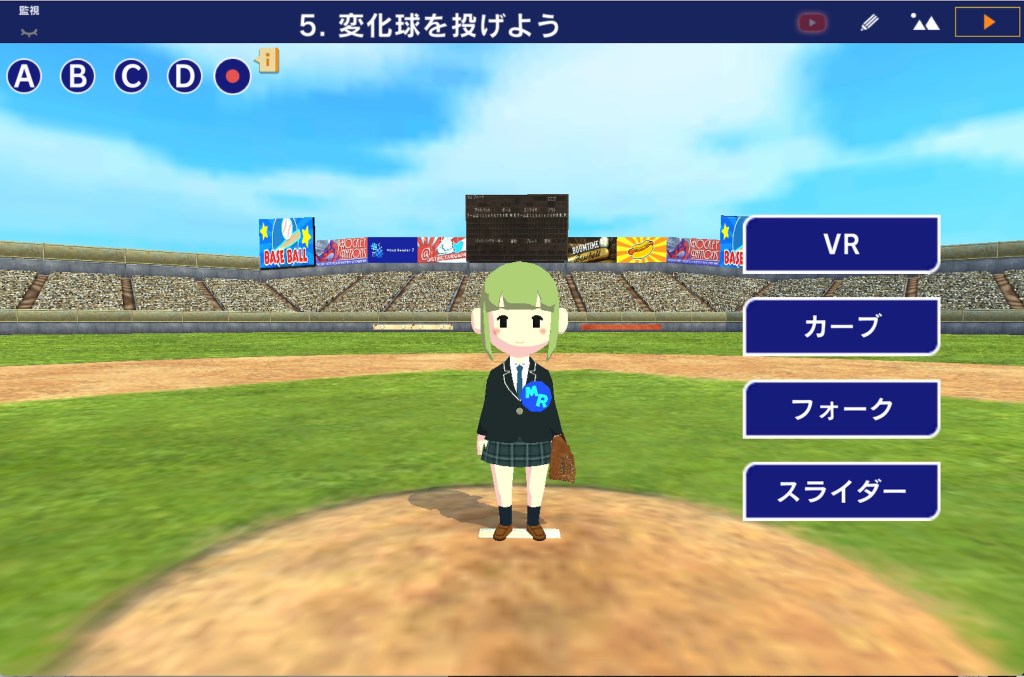The width and height of the screenshot is (1024, 677).
Task: Choose the カーブ (curve) pitch
Action: point(841,327)
